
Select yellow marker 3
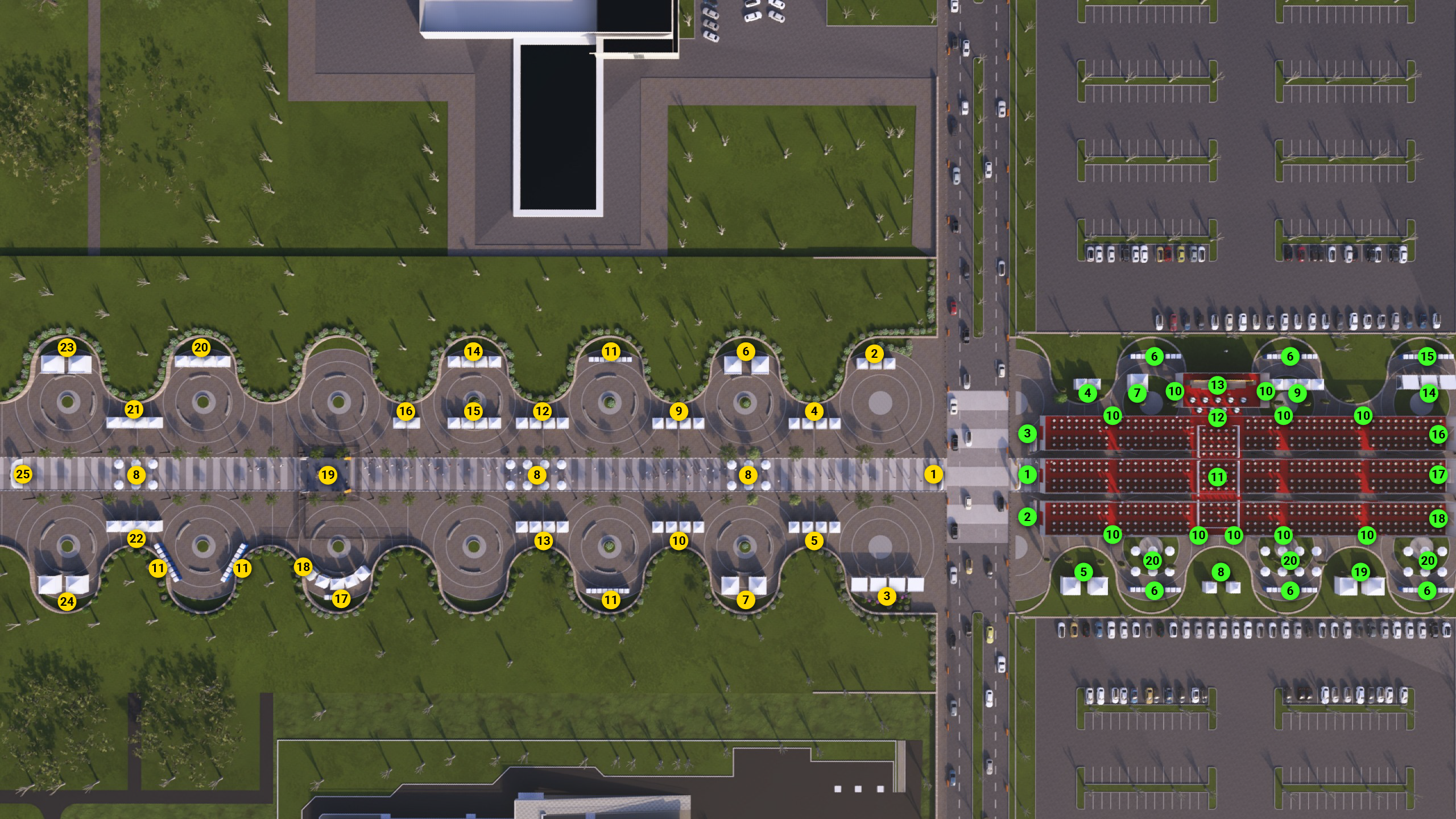click(x=886, y=596)
